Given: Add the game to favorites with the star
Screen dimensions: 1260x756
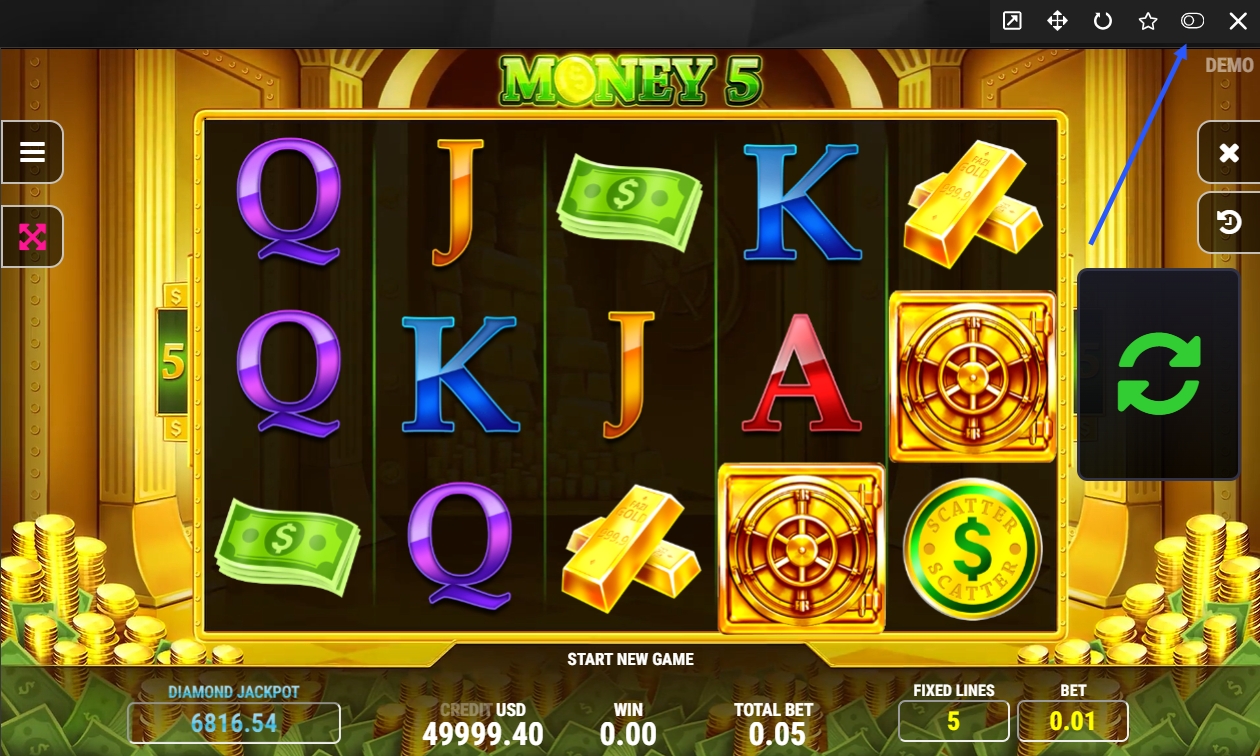Looking at the screenshot, I should coord(1147,21).
